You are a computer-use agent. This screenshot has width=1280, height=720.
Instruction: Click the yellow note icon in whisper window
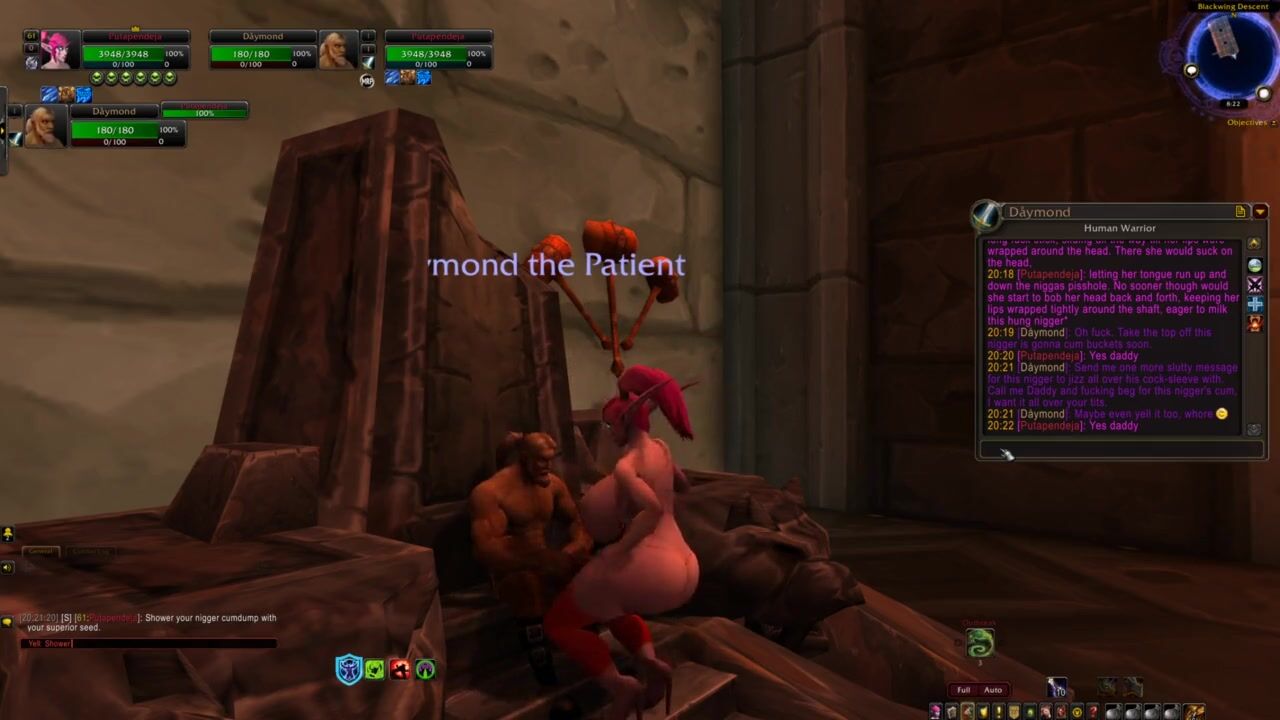(1241, 212)
